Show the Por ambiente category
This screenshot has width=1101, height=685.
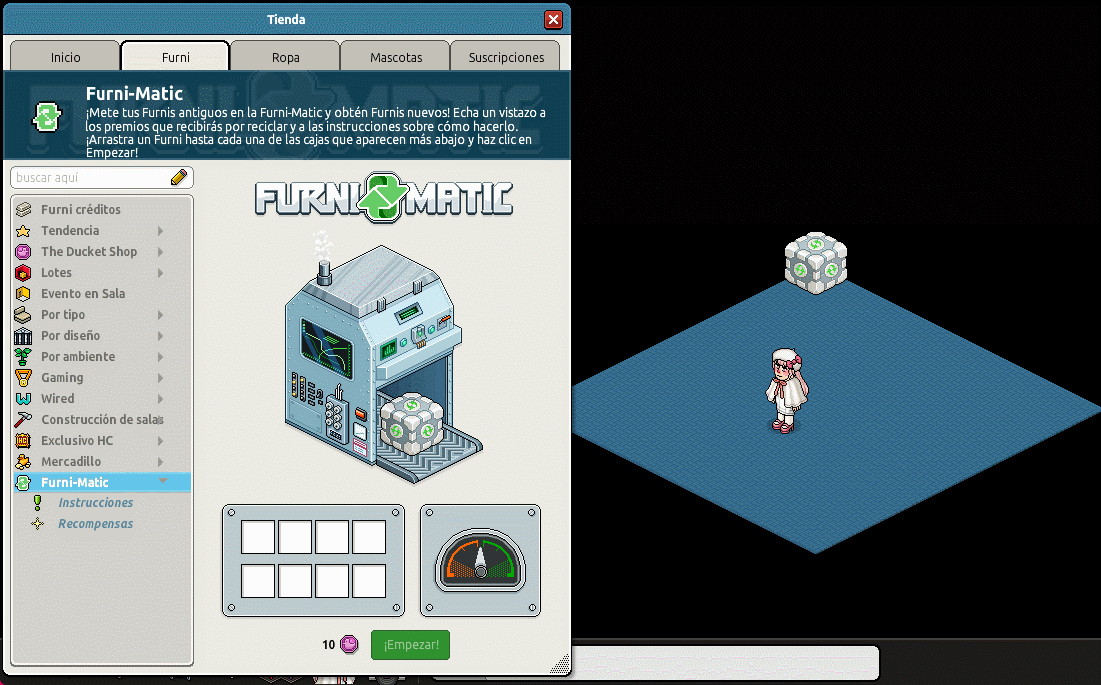tap(78, 357)
